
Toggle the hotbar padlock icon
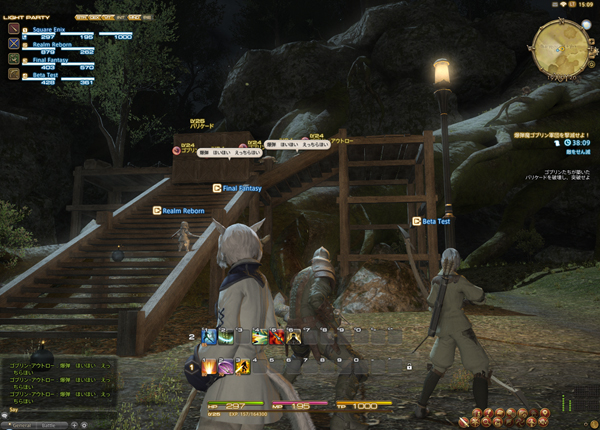pos(409,367)
